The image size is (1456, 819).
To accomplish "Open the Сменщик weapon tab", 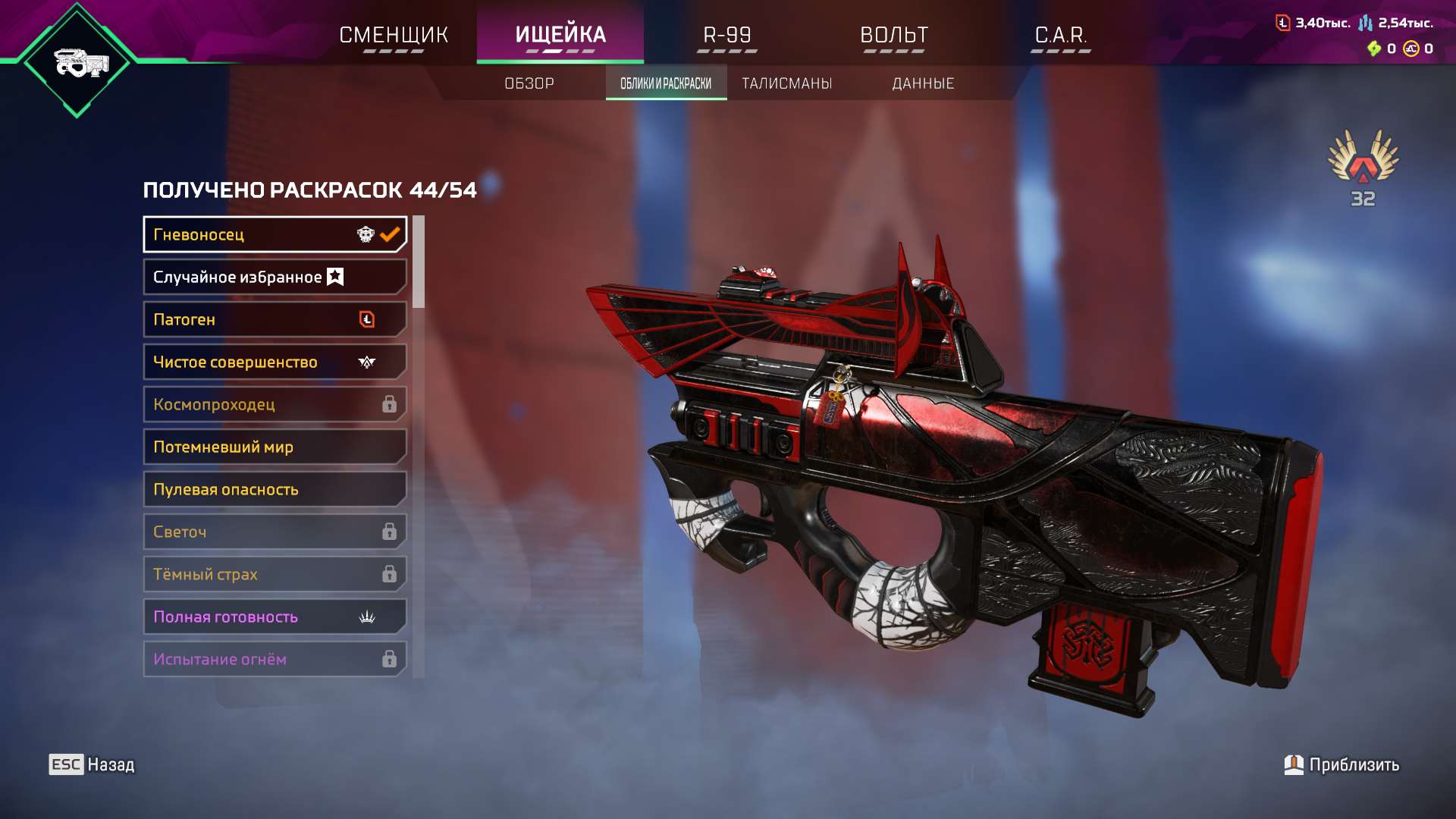I will (x=394, y=34).
